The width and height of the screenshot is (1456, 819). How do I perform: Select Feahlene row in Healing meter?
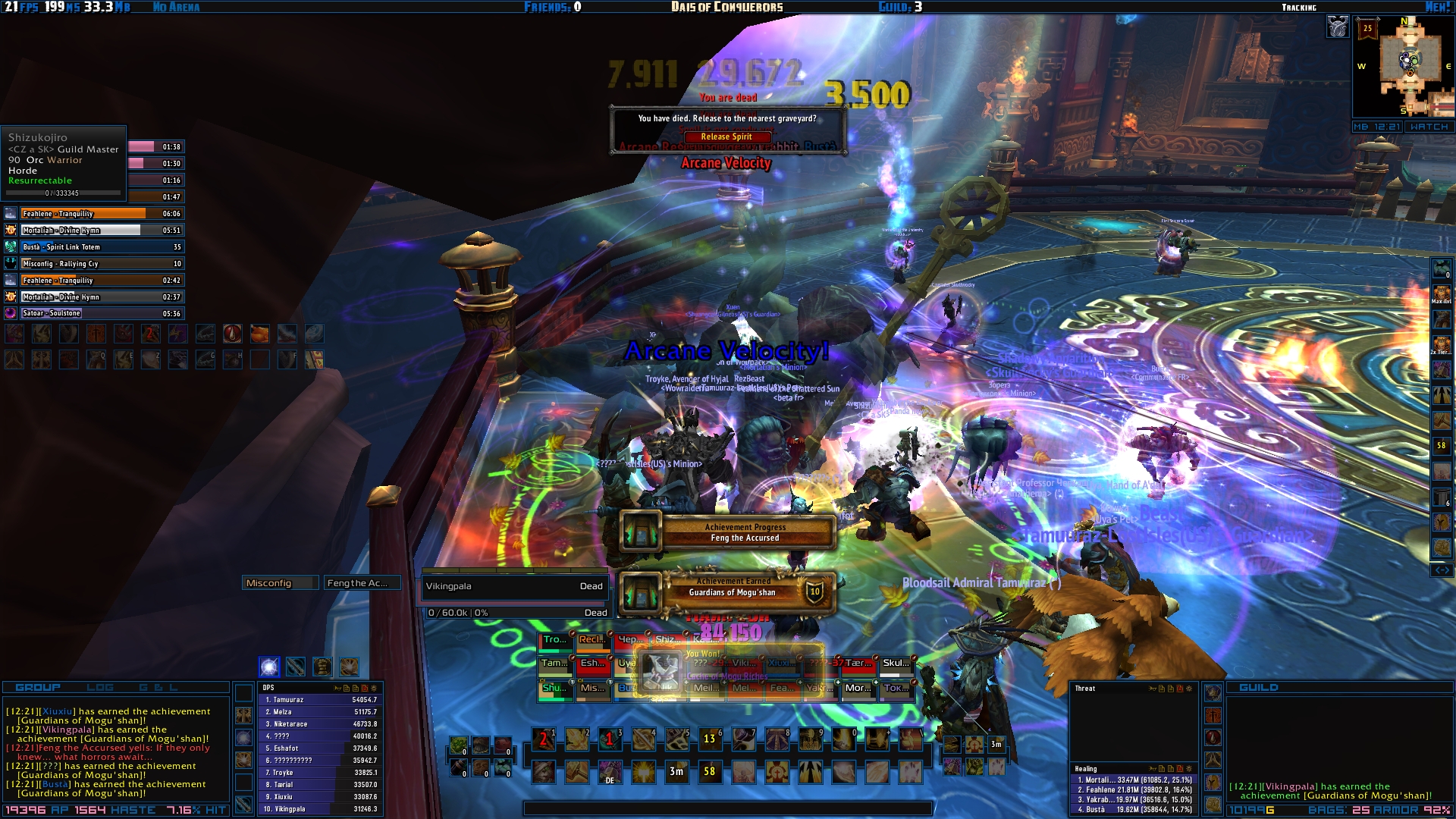(x=1133, y=789)
